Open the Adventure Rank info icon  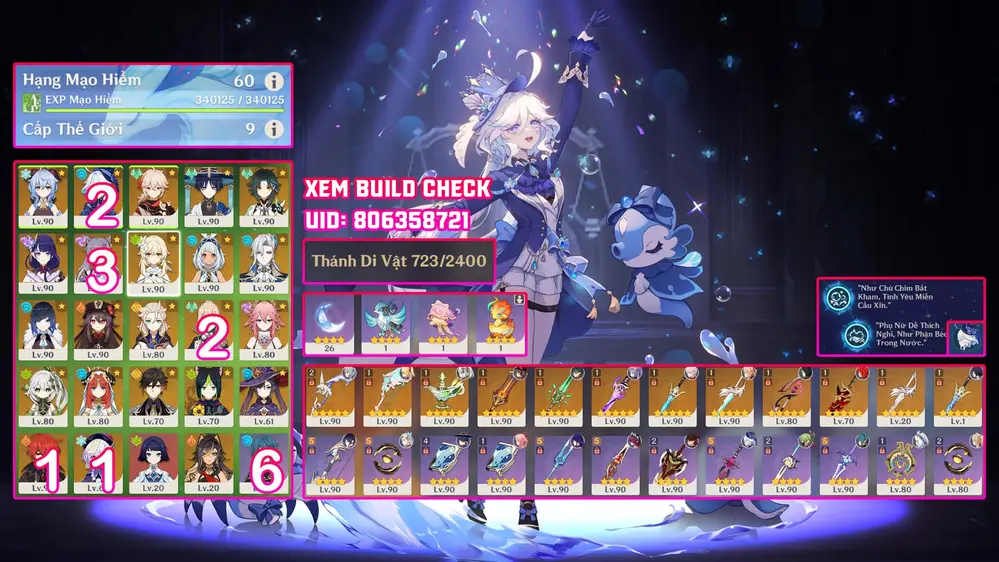click(x=274, y=81)
